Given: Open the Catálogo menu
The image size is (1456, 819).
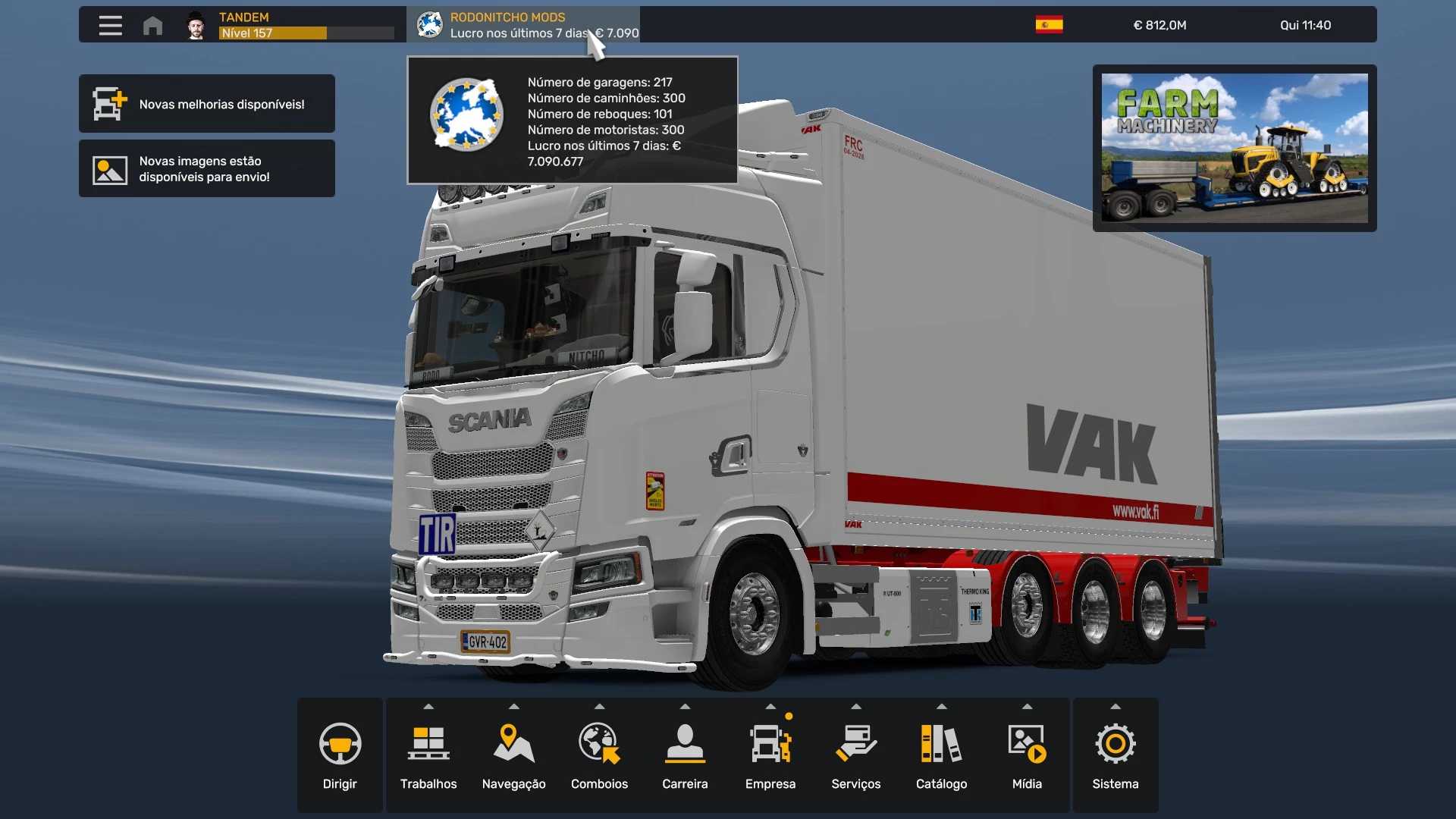Looking at the screenshot, I should click(941, 755).
